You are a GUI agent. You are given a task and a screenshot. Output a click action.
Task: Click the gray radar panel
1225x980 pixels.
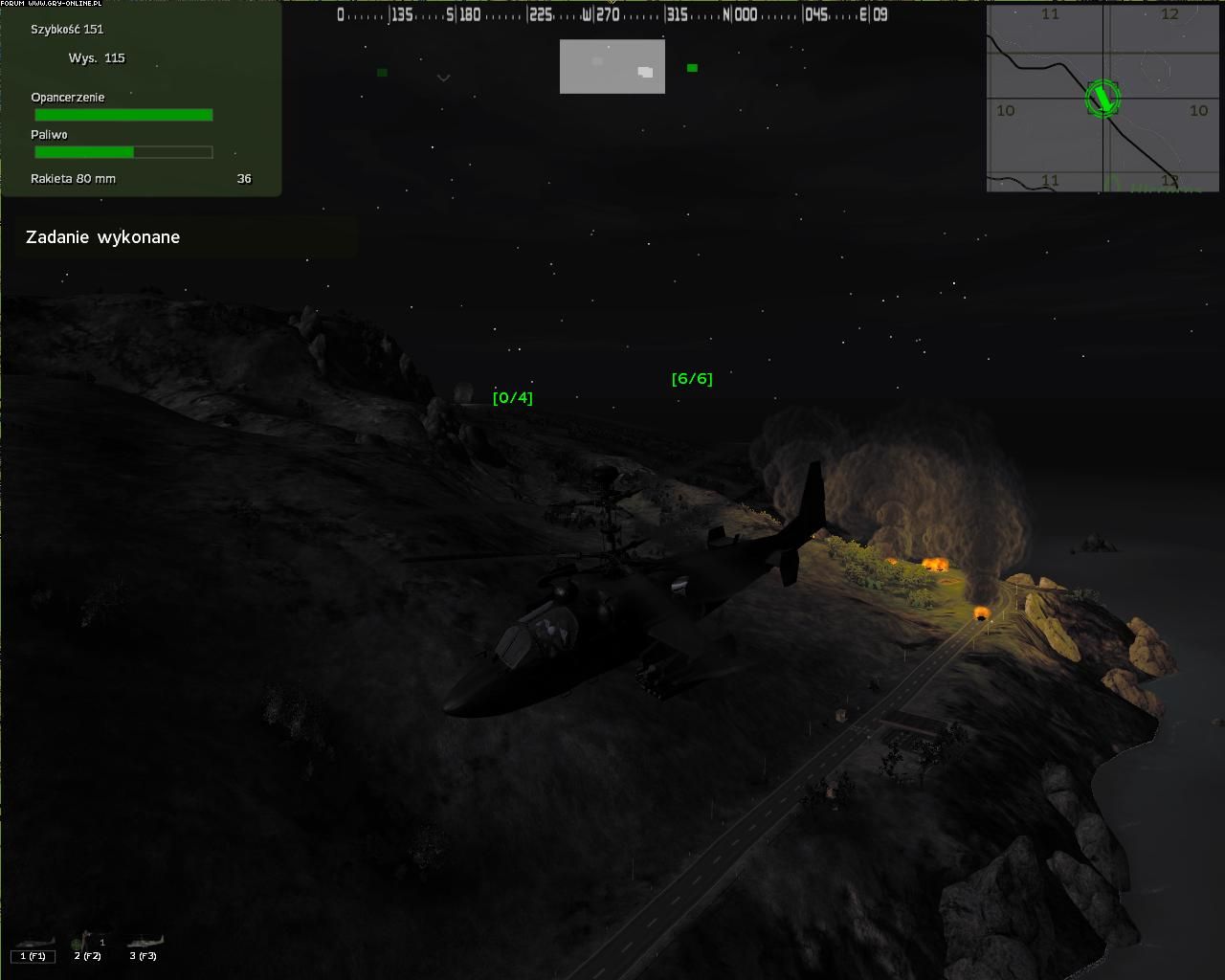click(612, 66)
